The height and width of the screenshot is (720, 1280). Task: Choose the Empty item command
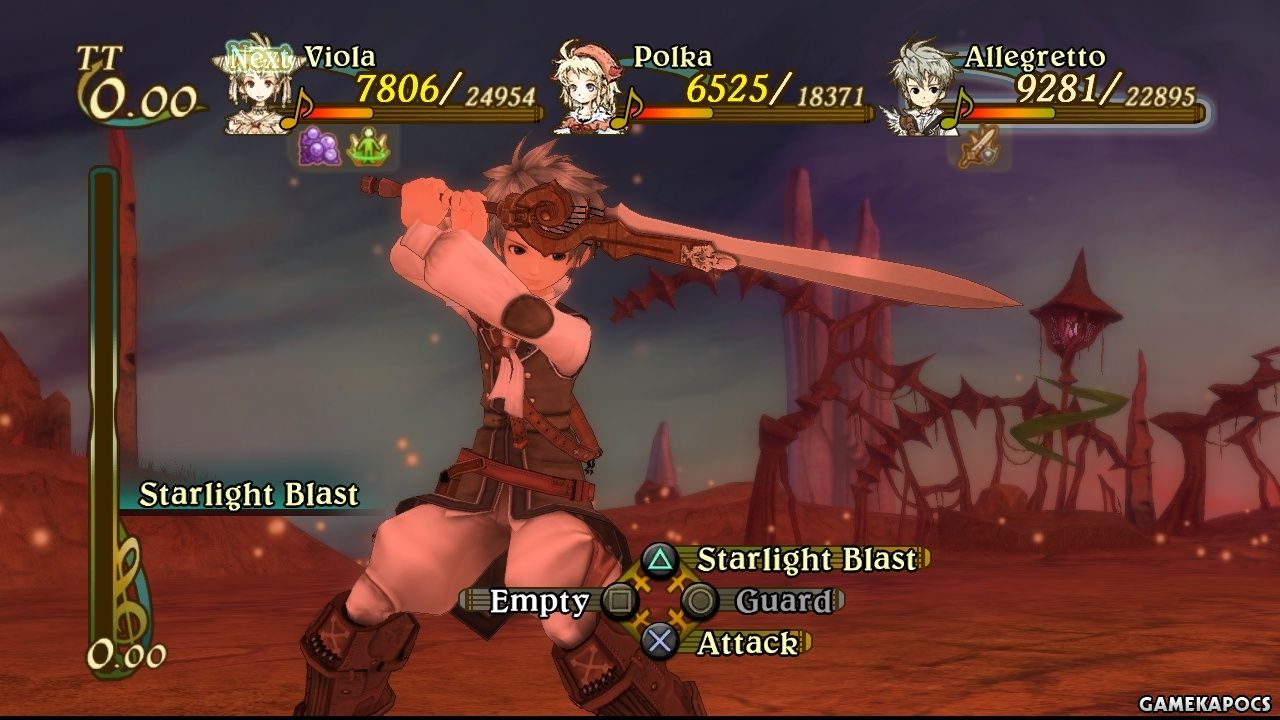coord(540,601)
